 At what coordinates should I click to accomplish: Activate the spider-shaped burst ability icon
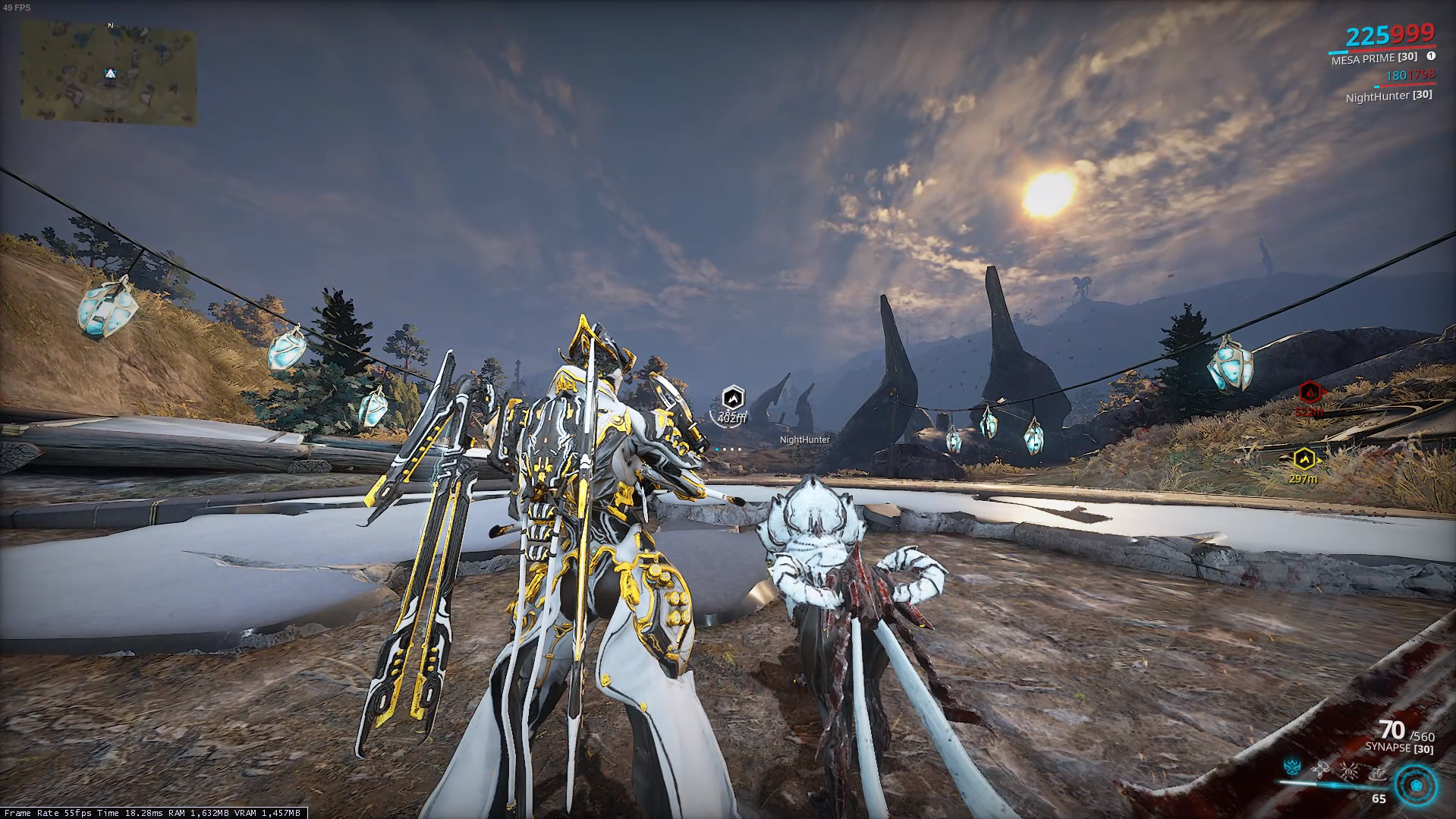1349,770
